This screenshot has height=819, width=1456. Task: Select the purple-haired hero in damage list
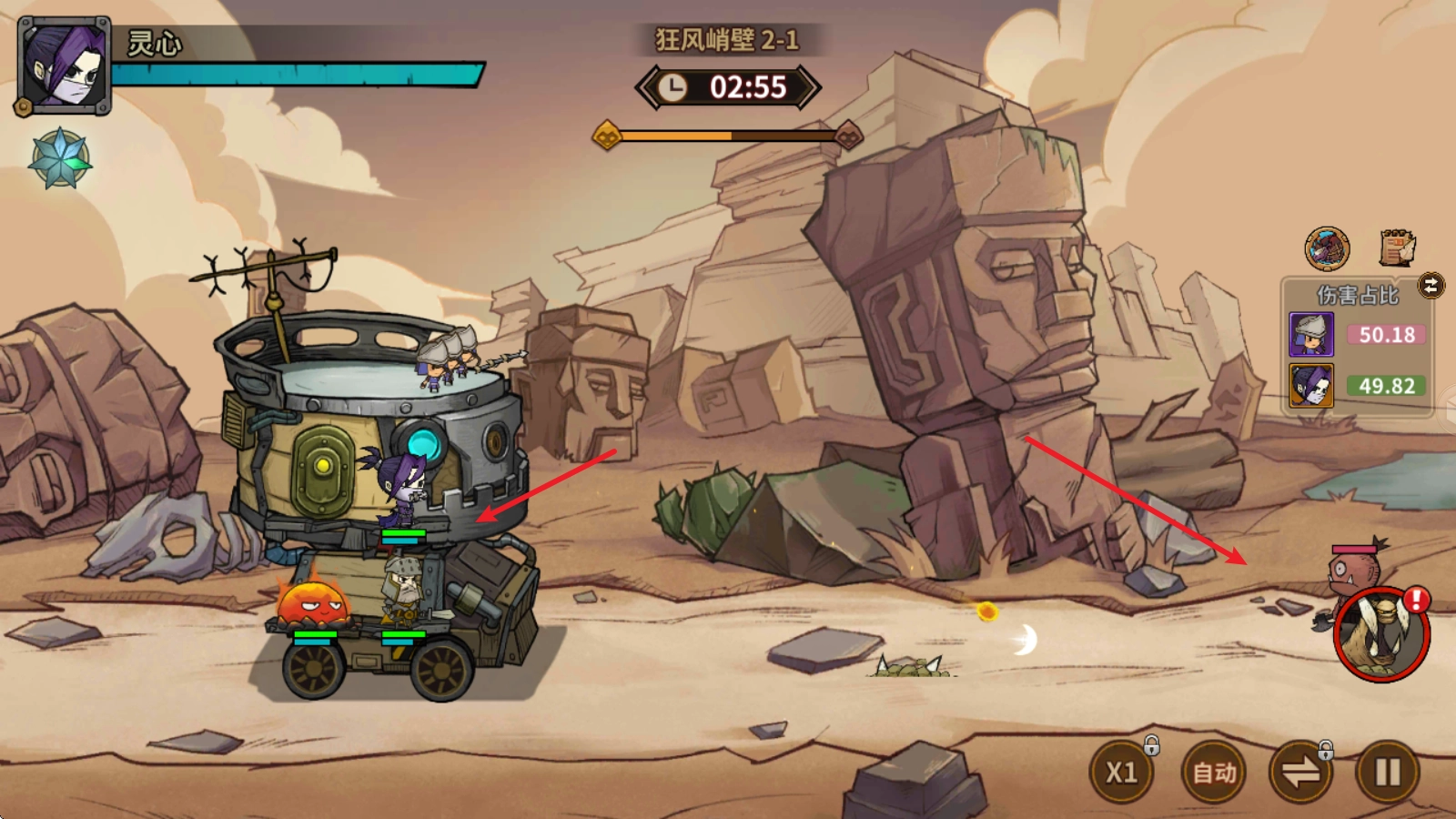click(x=1311, y=386)
